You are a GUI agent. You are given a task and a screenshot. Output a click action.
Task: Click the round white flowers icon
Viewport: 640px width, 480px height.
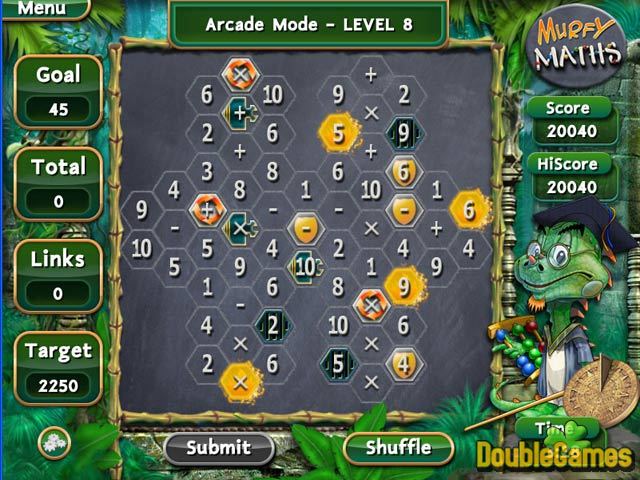(54, 442)
